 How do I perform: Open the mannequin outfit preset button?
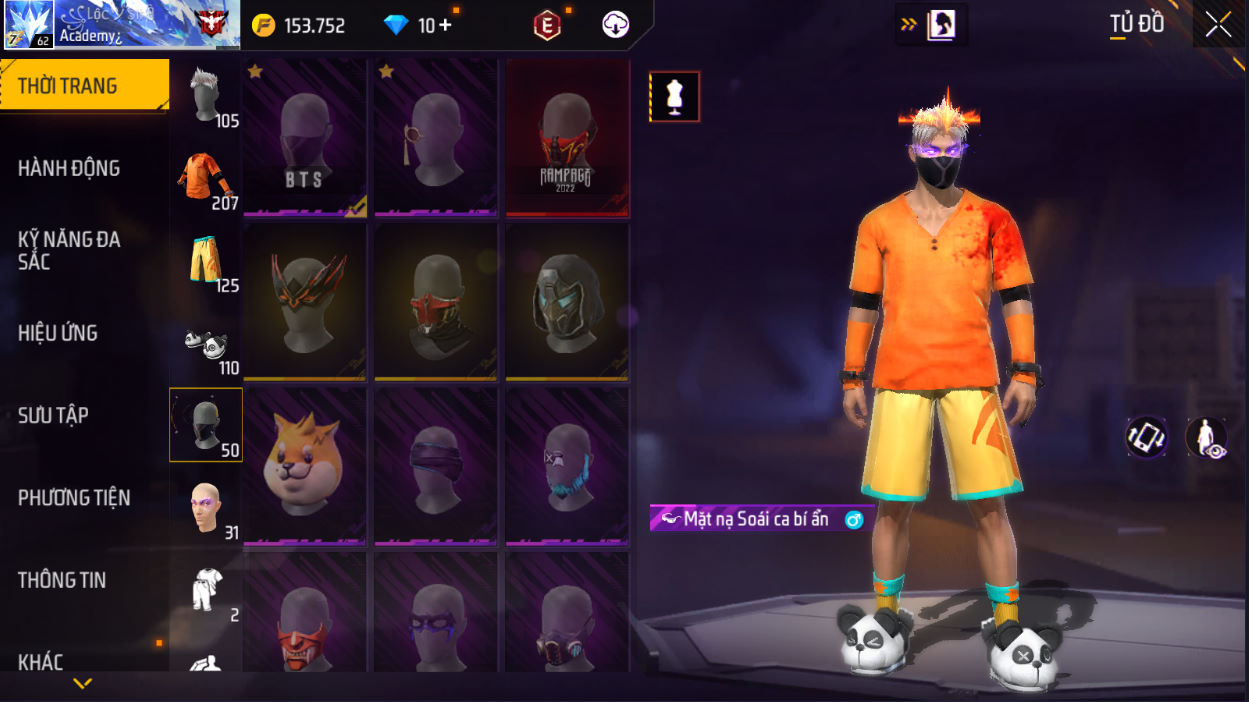[x=675, y=97]
